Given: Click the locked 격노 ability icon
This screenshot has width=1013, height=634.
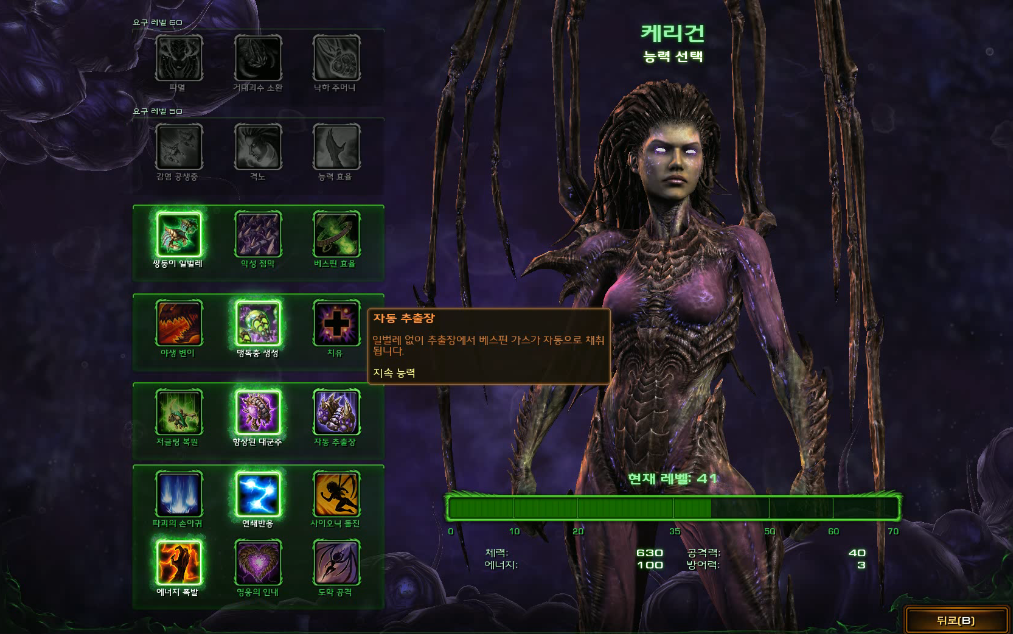Looking at the screenshot, I should click(258, 147).
